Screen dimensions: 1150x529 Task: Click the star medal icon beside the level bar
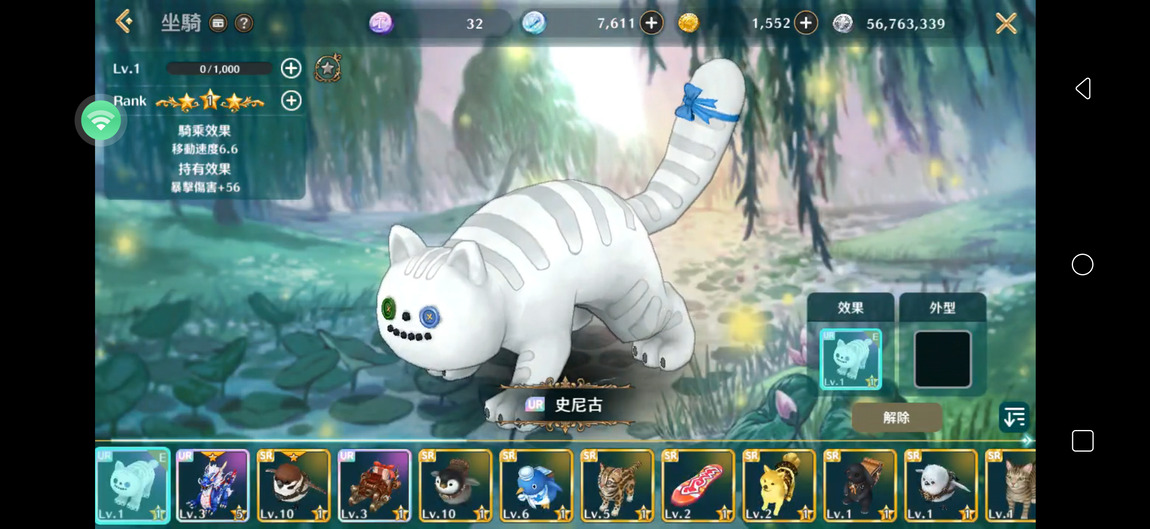[x=328, y=68]
